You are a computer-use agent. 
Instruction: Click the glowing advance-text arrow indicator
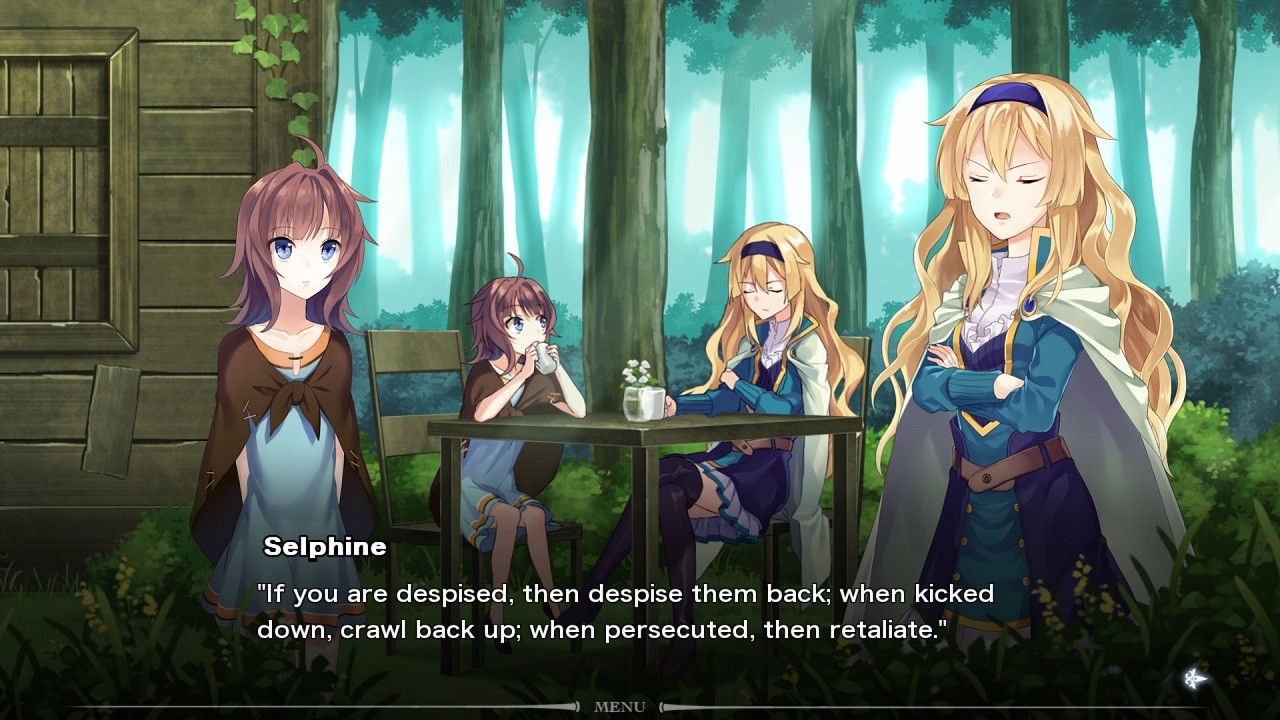[1196, 679]
